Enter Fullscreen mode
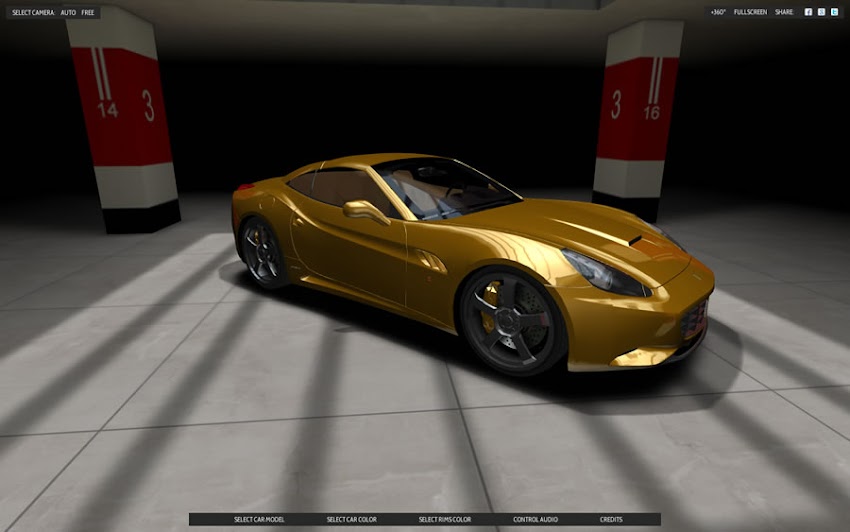The height and width of the screenshot is (532, 850). click(750, 12)
